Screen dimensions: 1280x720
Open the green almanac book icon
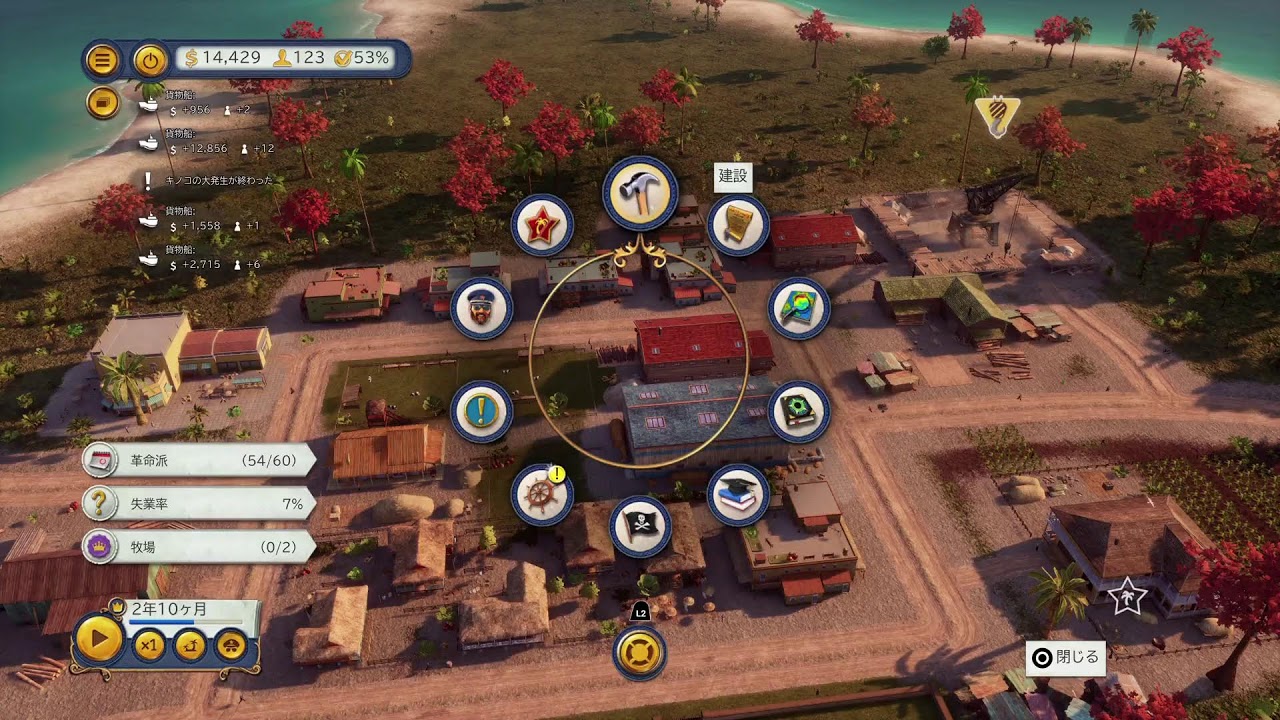[x=799, y=412]
